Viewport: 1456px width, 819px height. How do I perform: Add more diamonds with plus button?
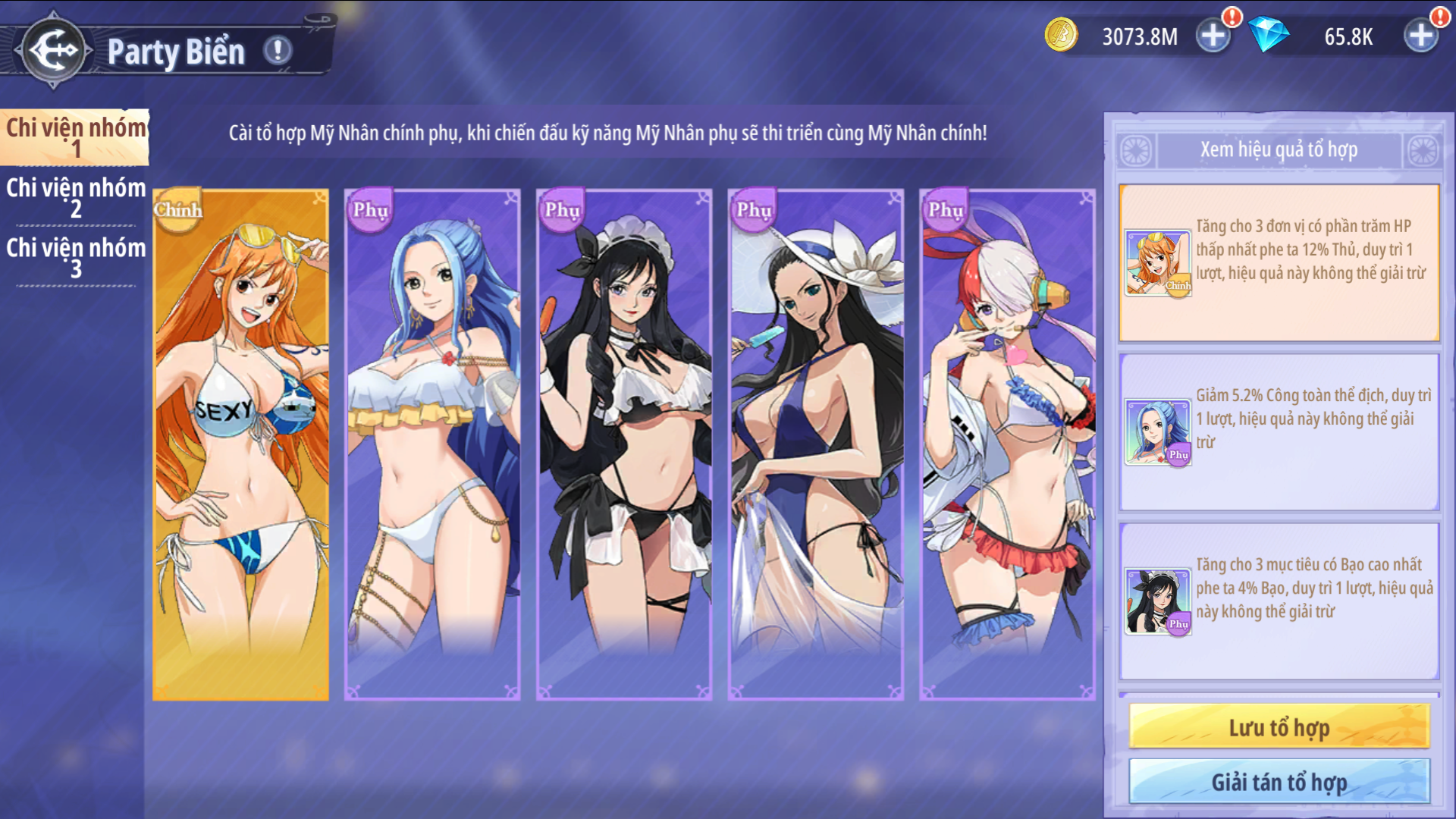(x=1421, y=35)
